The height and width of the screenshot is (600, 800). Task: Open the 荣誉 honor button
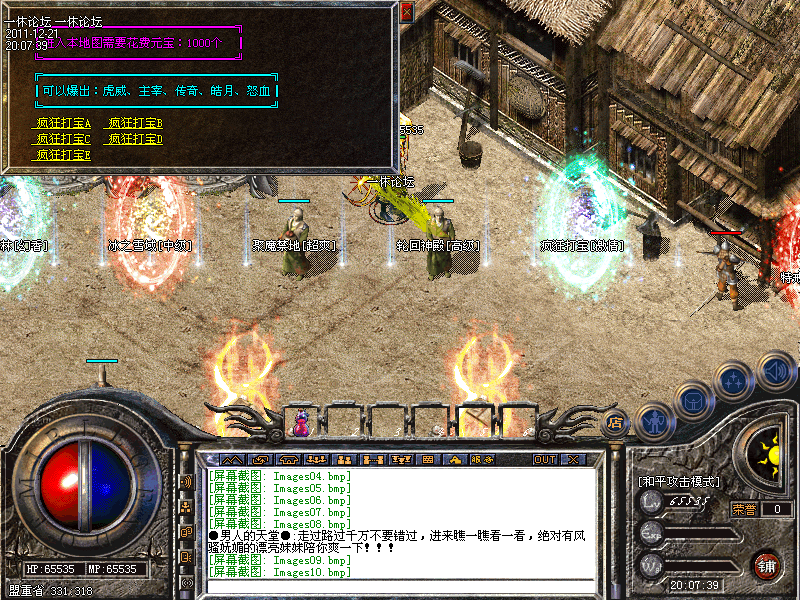[744, 508]
